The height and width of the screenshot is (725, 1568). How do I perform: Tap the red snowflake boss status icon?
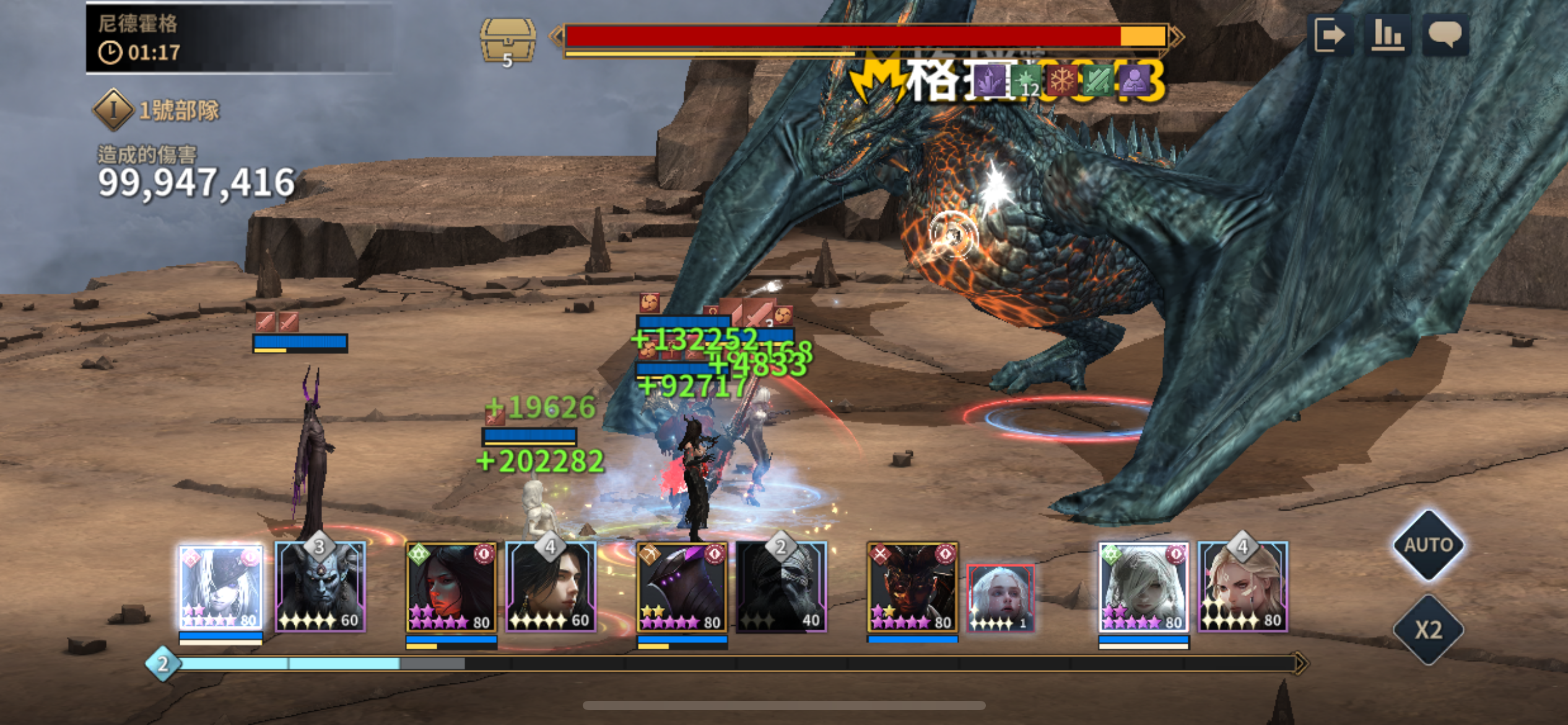(1062, 81)
